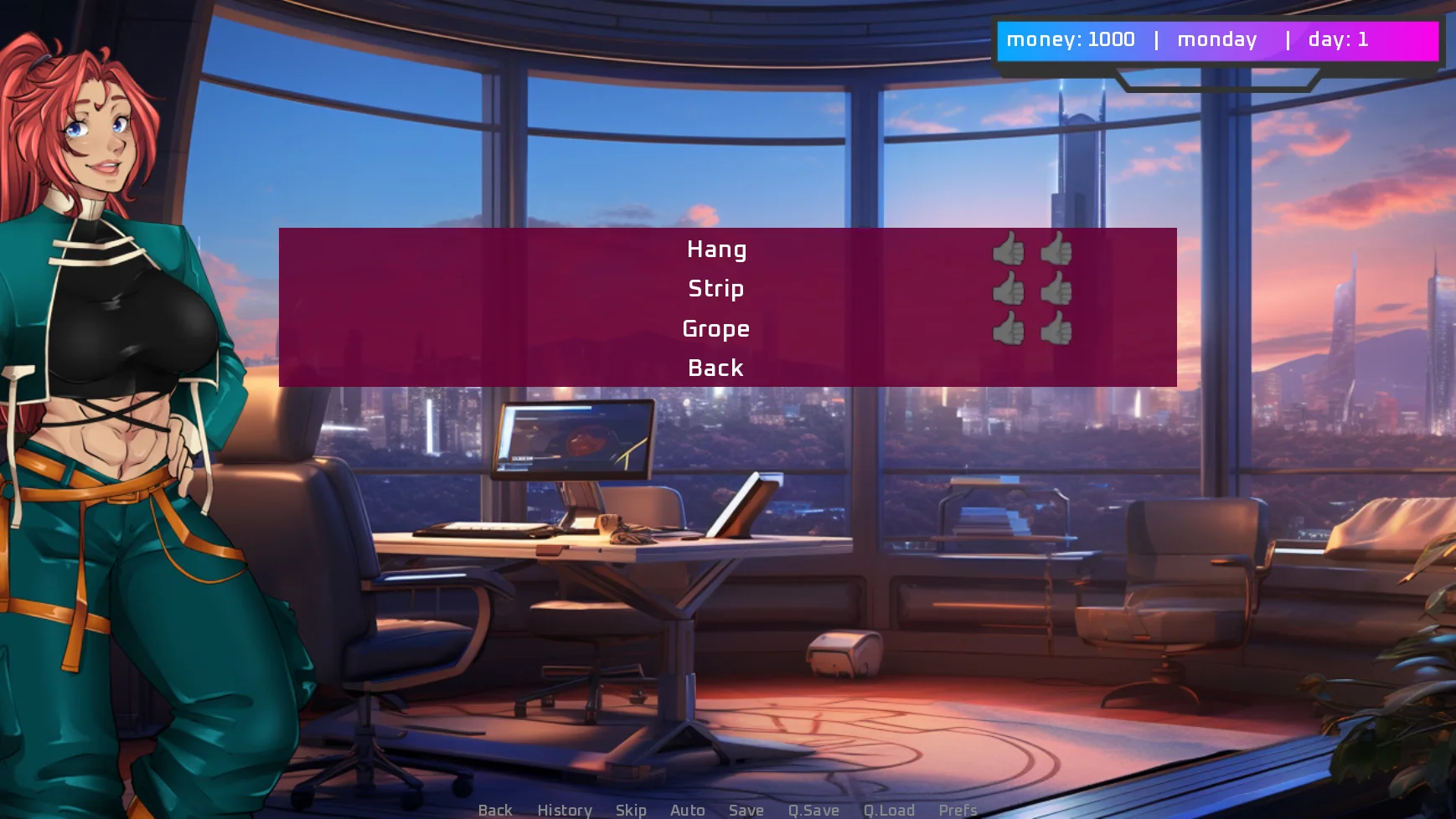Quick load with Q.Load
Viewport: 1456px width, 819px height.
889,810
